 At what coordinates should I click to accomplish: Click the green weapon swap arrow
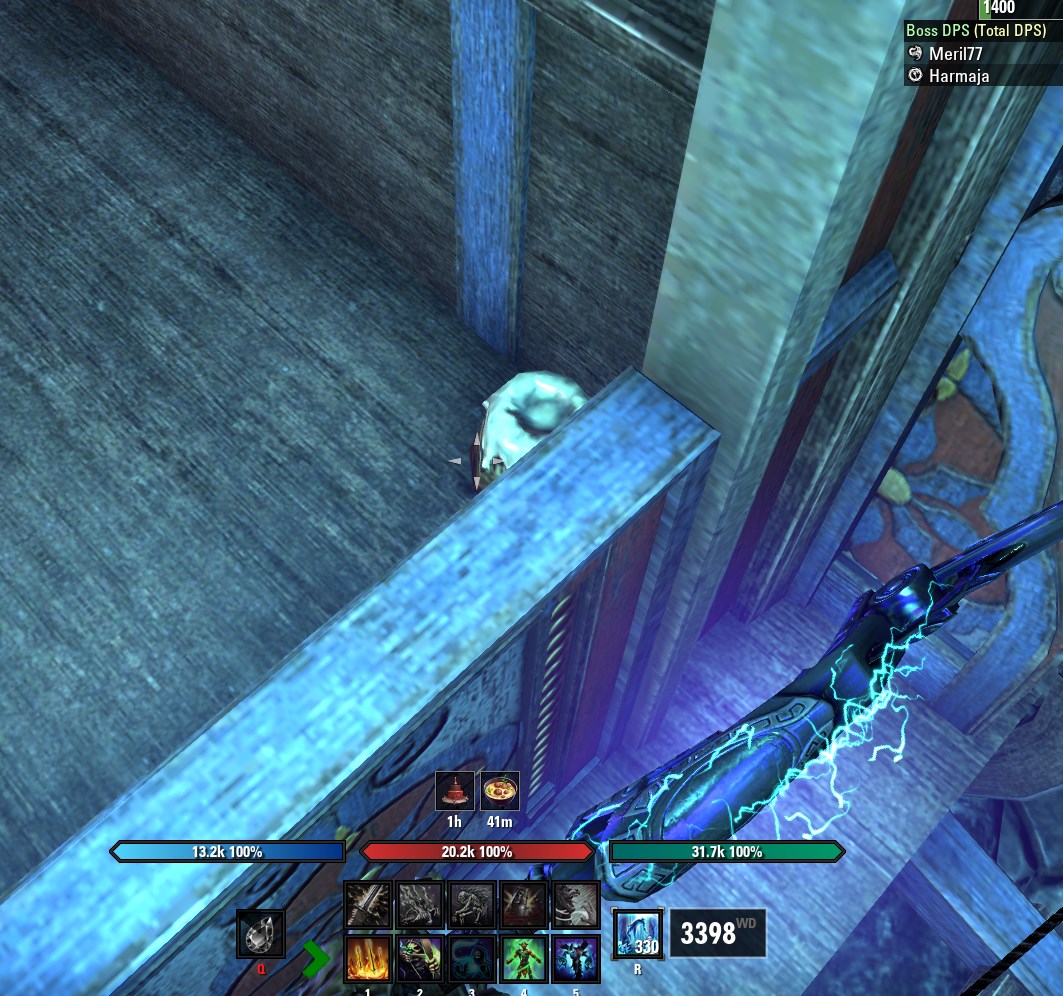[x=317, y=959]
